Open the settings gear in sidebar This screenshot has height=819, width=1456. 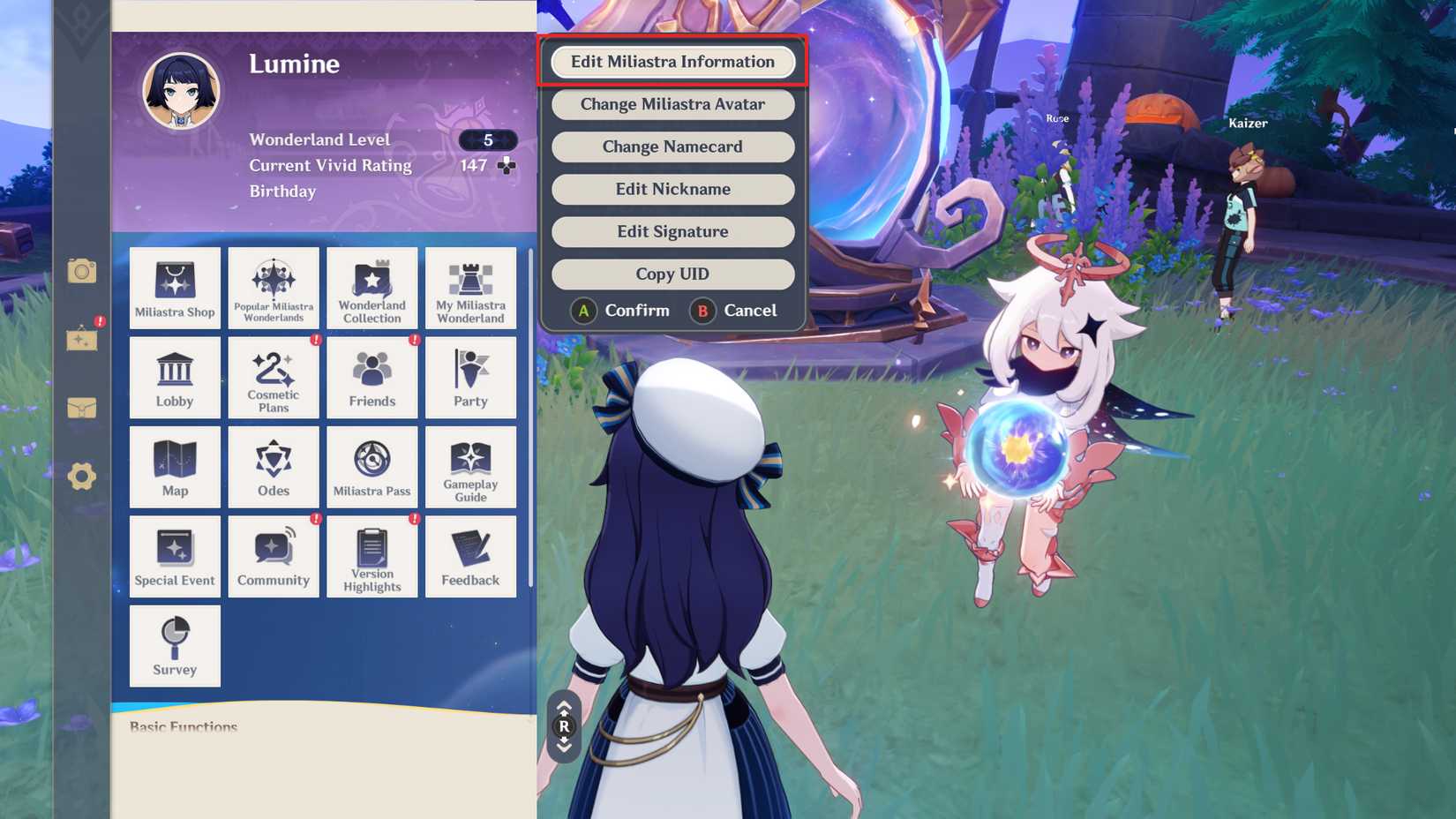tap(81, 476)
